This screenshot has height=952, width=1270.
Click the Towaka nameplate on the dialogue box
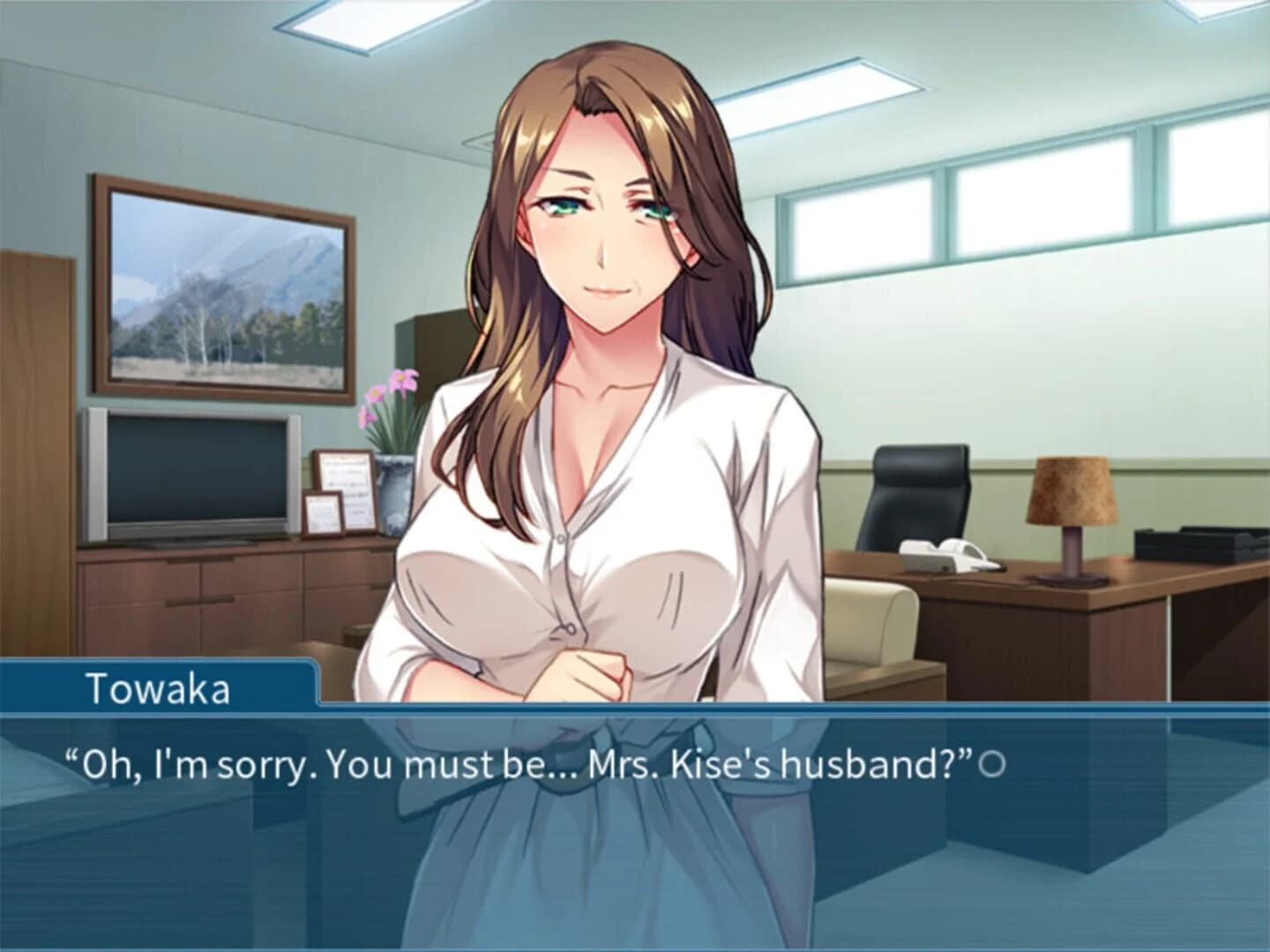tap(159, 690)
